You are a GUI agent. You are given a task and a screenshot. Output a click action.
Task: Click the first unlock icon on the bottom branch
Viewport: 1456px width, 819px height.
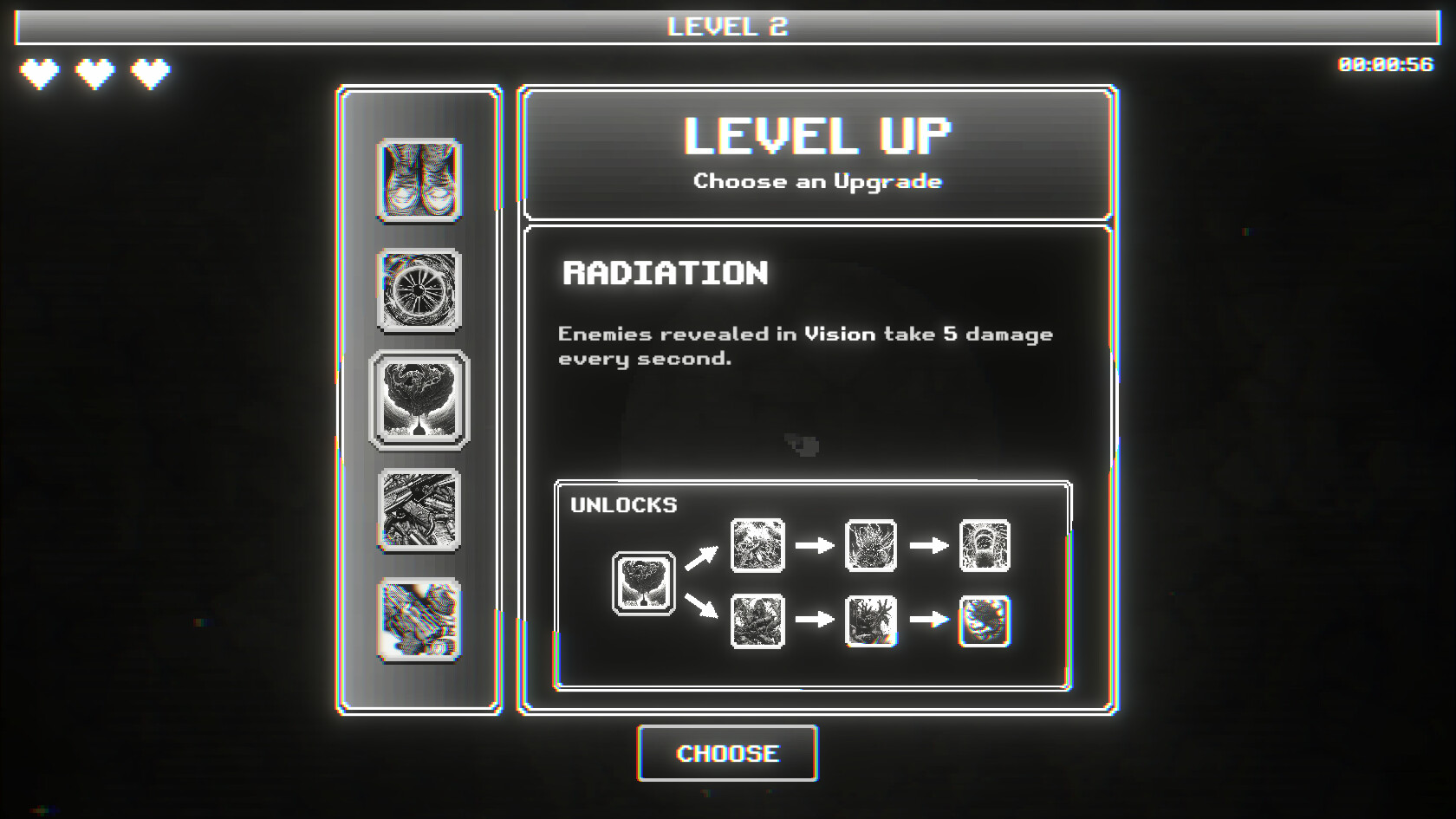point(756,620)
